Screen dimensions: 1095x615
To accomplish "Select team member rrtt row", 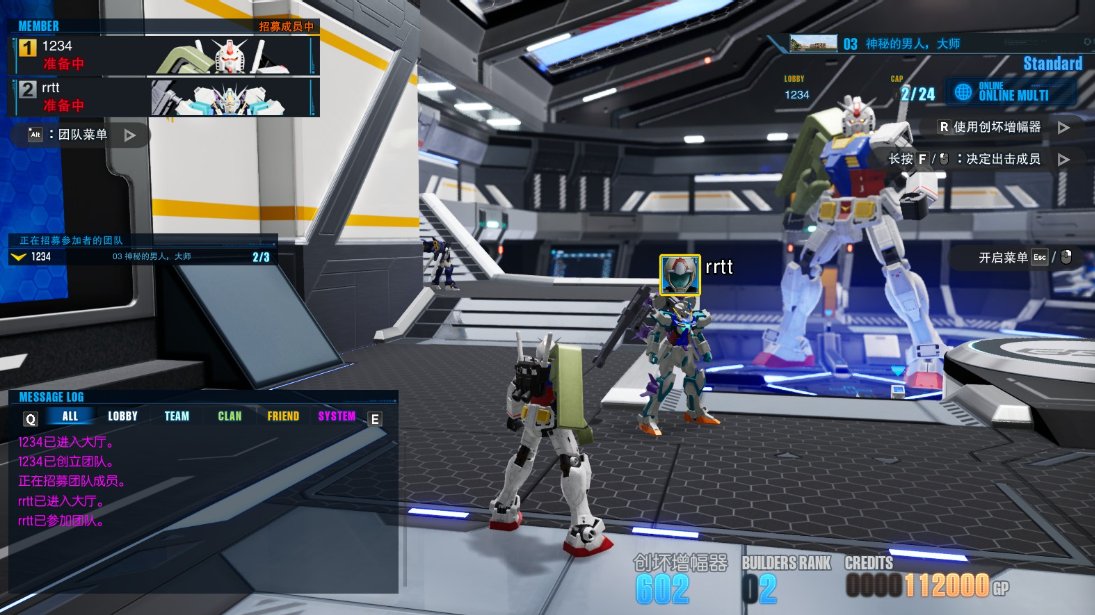I will tap(165, 97).
